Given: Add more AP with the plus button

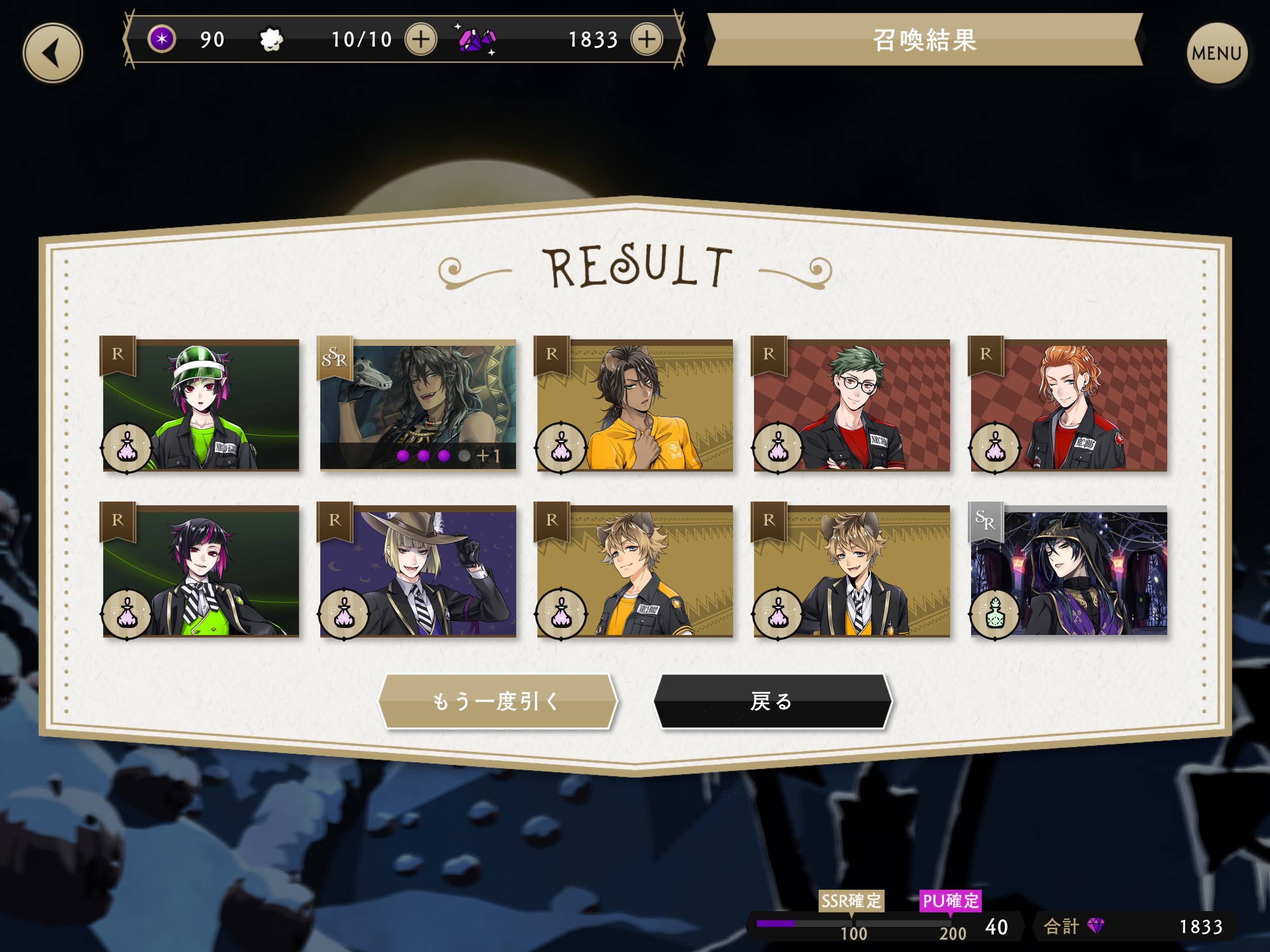Looking at the screenshot, I should coord(421,40).
